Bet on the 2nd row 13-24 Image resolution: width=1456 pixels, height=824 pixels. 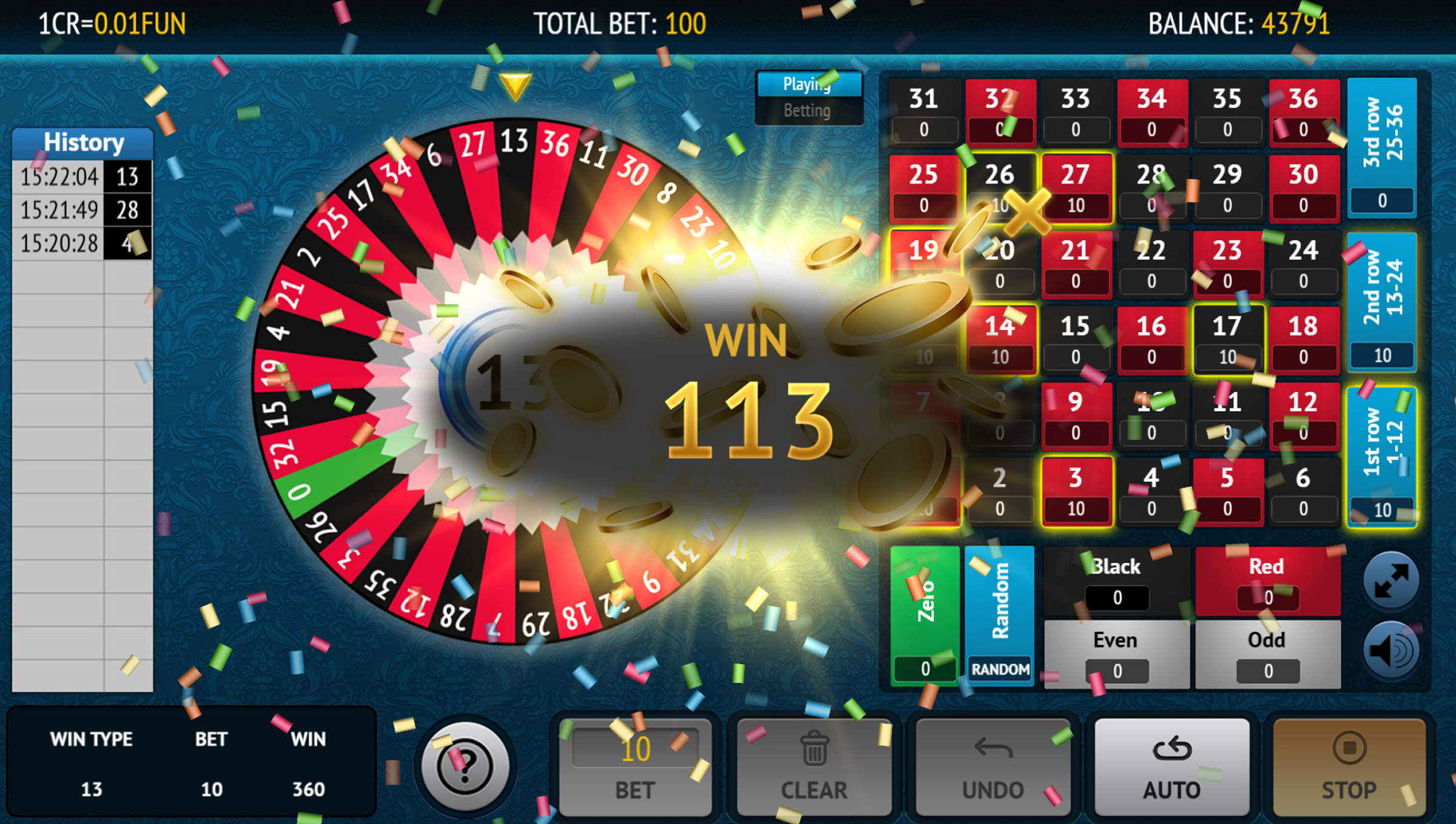pyautogui.click(x=1382, y=301)
